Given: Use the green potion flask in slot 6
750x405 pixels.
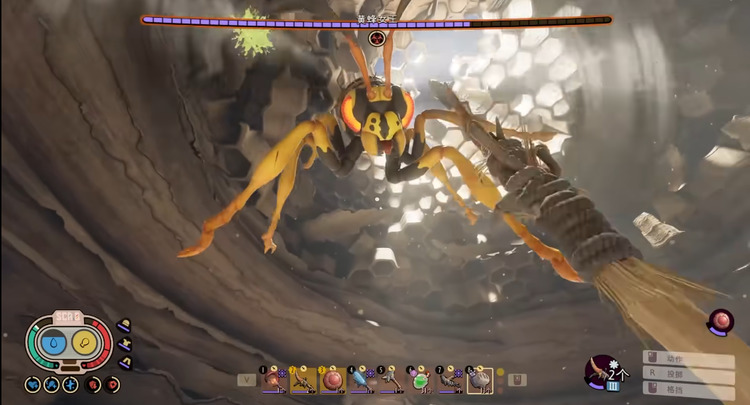Looking at the screenshot, I should [421, 379].
